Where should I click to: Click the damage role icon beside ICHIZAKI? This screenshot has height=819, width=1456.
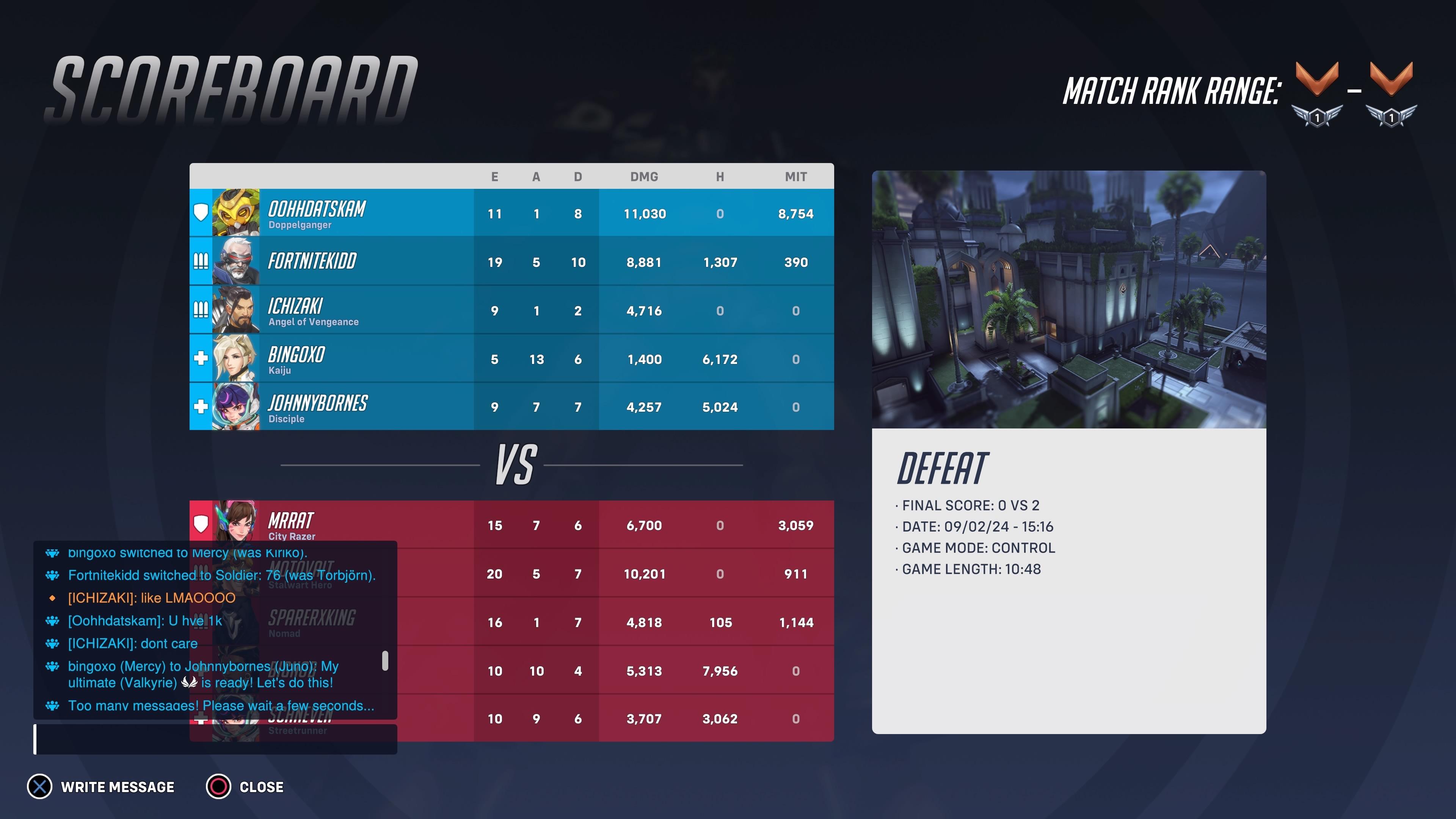[x=201, y=310]
